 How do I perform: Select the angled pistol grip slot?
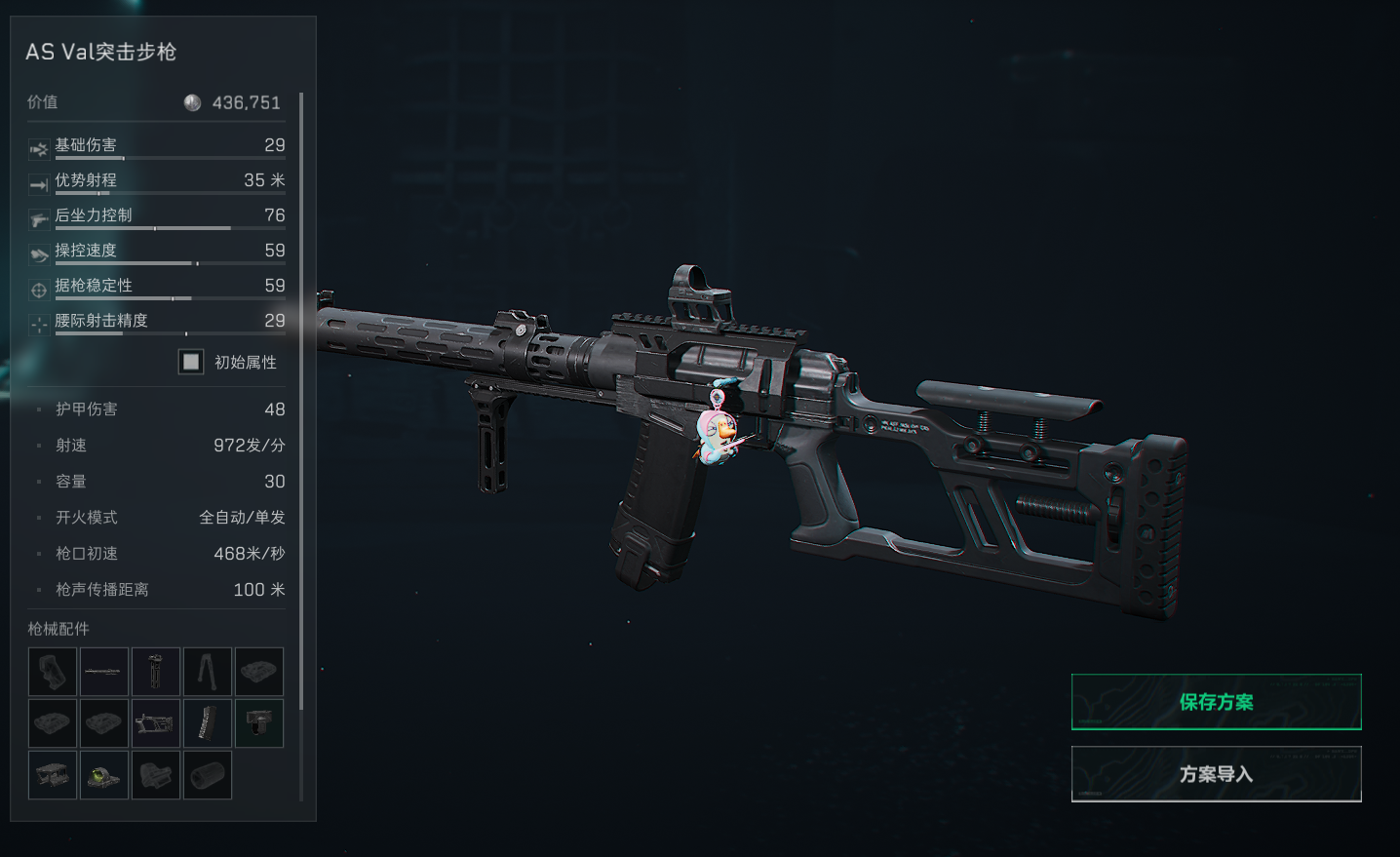click(x=53, y=672)
